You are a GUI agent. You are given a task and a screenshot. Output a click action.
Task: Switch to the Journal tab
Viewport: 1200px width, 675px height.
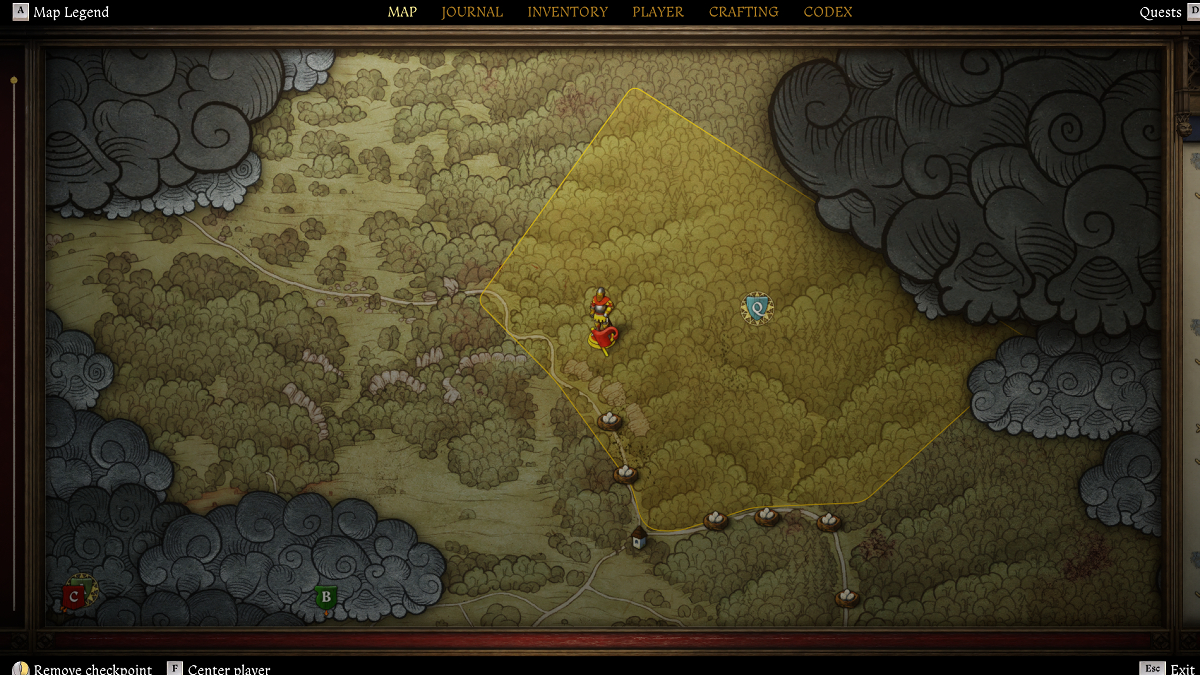[472, 12]
